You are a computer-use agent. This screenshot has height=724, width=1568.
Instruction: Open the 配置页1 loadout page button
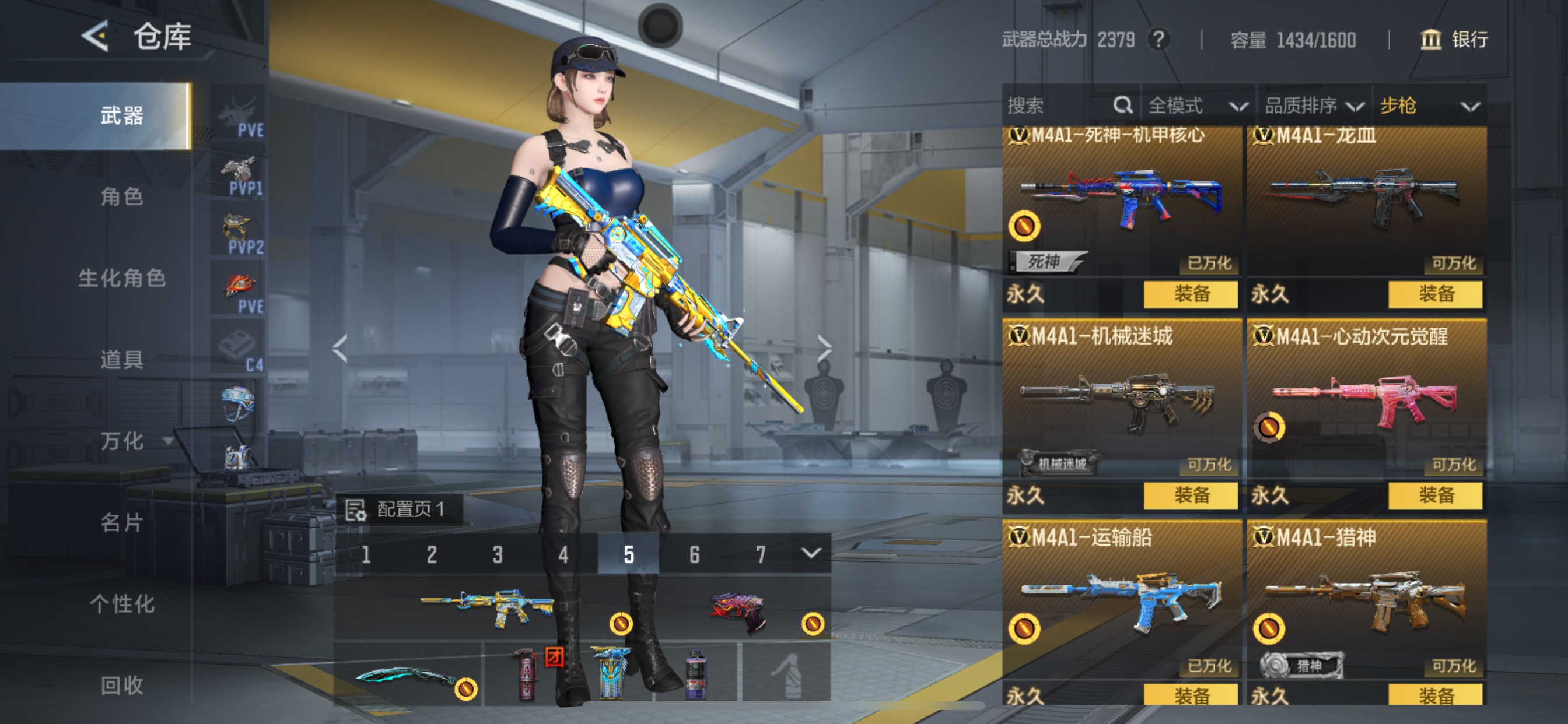(x=400, y=509)
